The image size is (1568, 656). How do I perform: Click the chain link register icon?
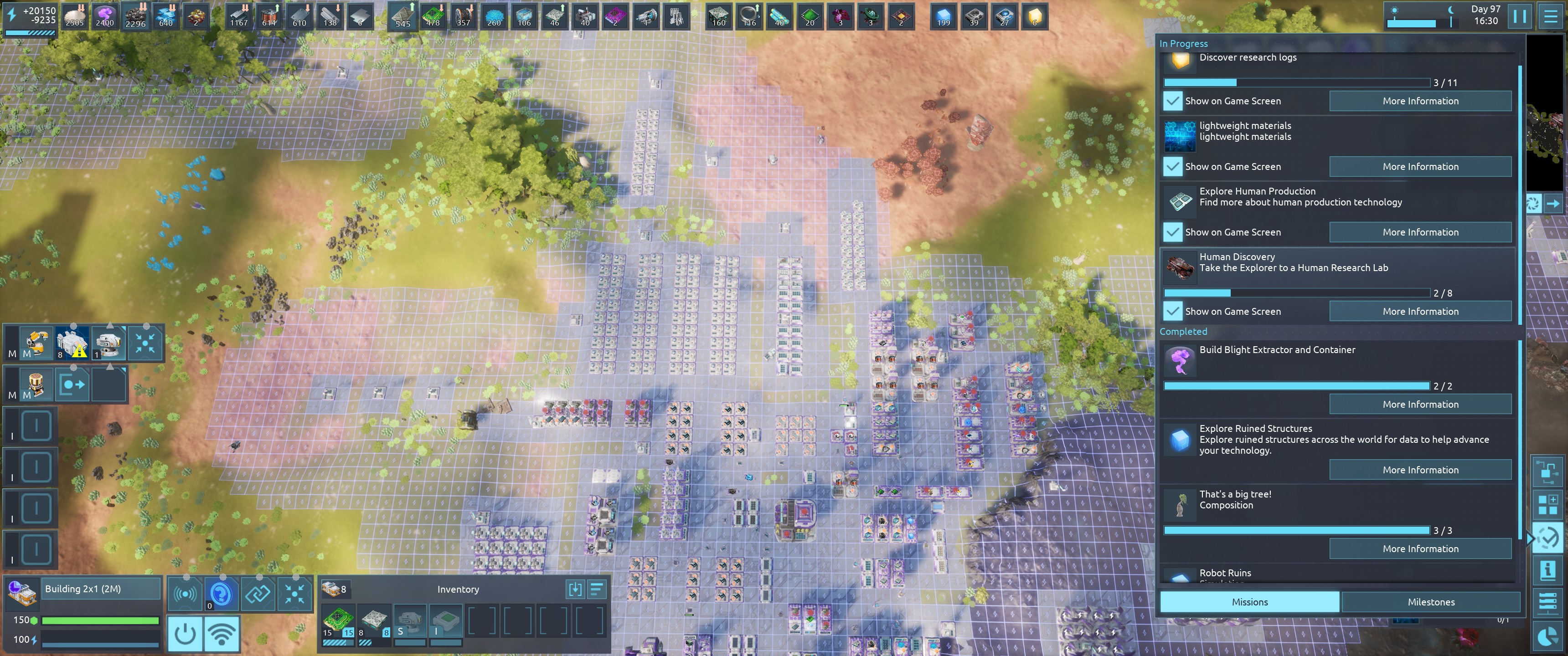(258, 593)
